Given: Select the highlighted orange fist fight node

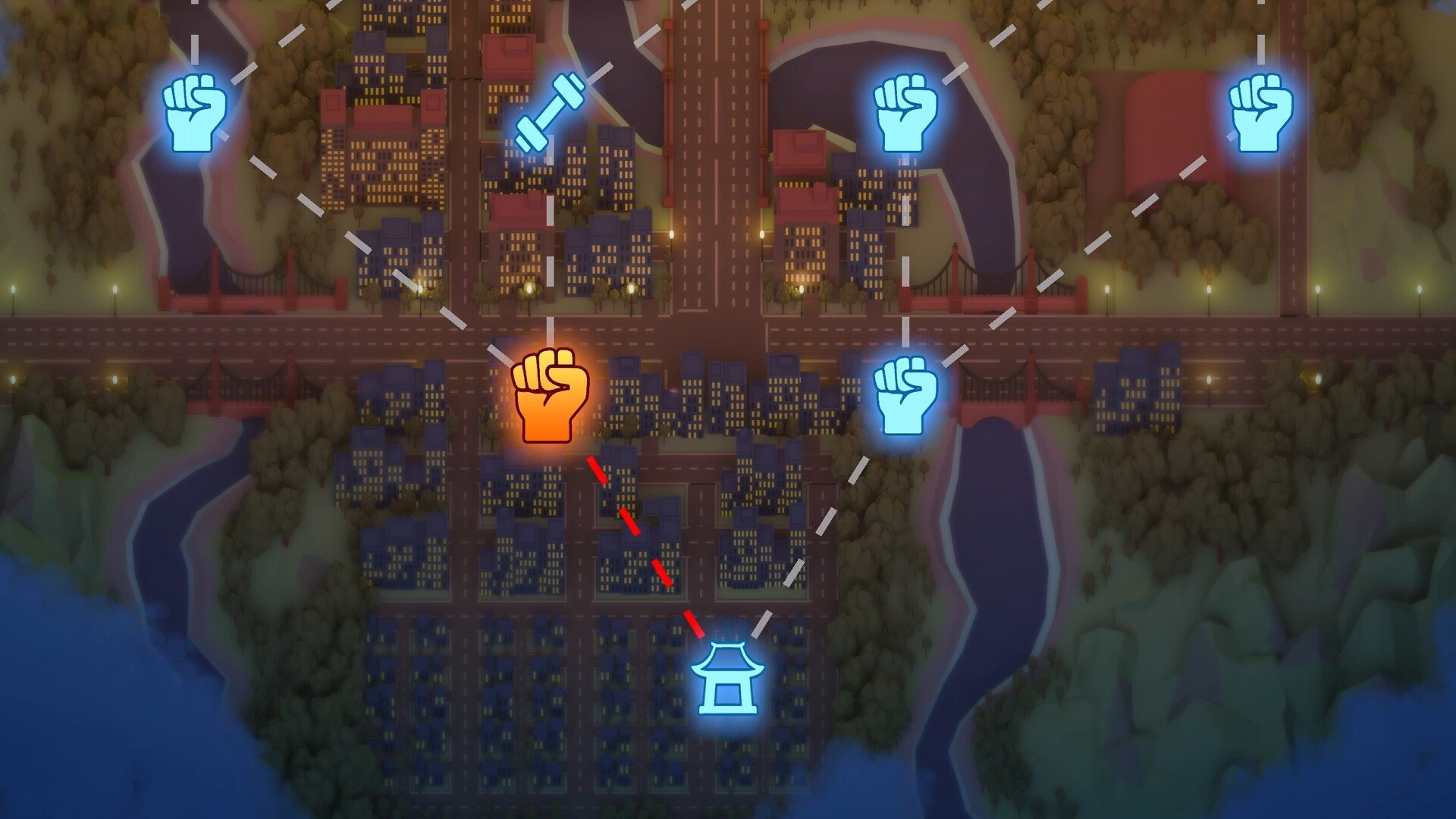Looking at the screenshot, I should click(551, 395).
